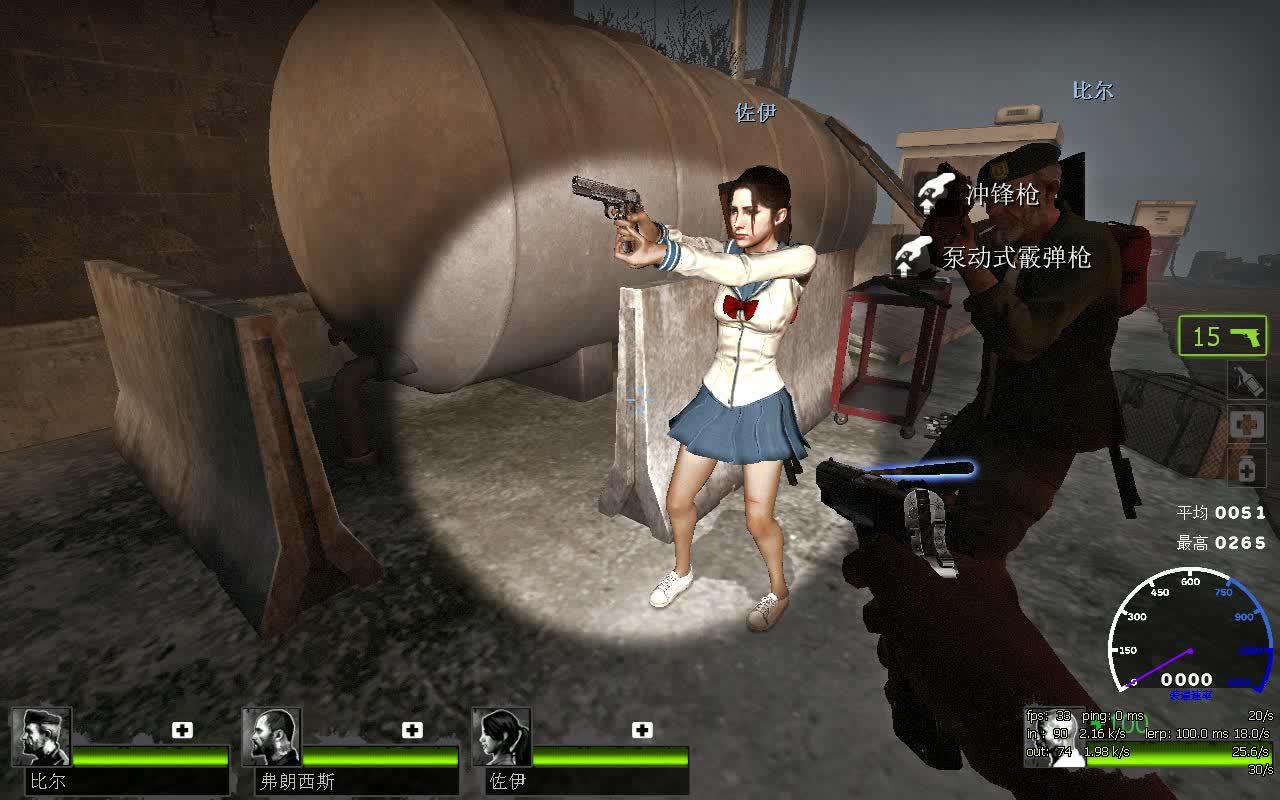Toggle the health kit indicator next to 弗朗西斯's bar
Screen dimensions: 1280x800
pos(411,730)
